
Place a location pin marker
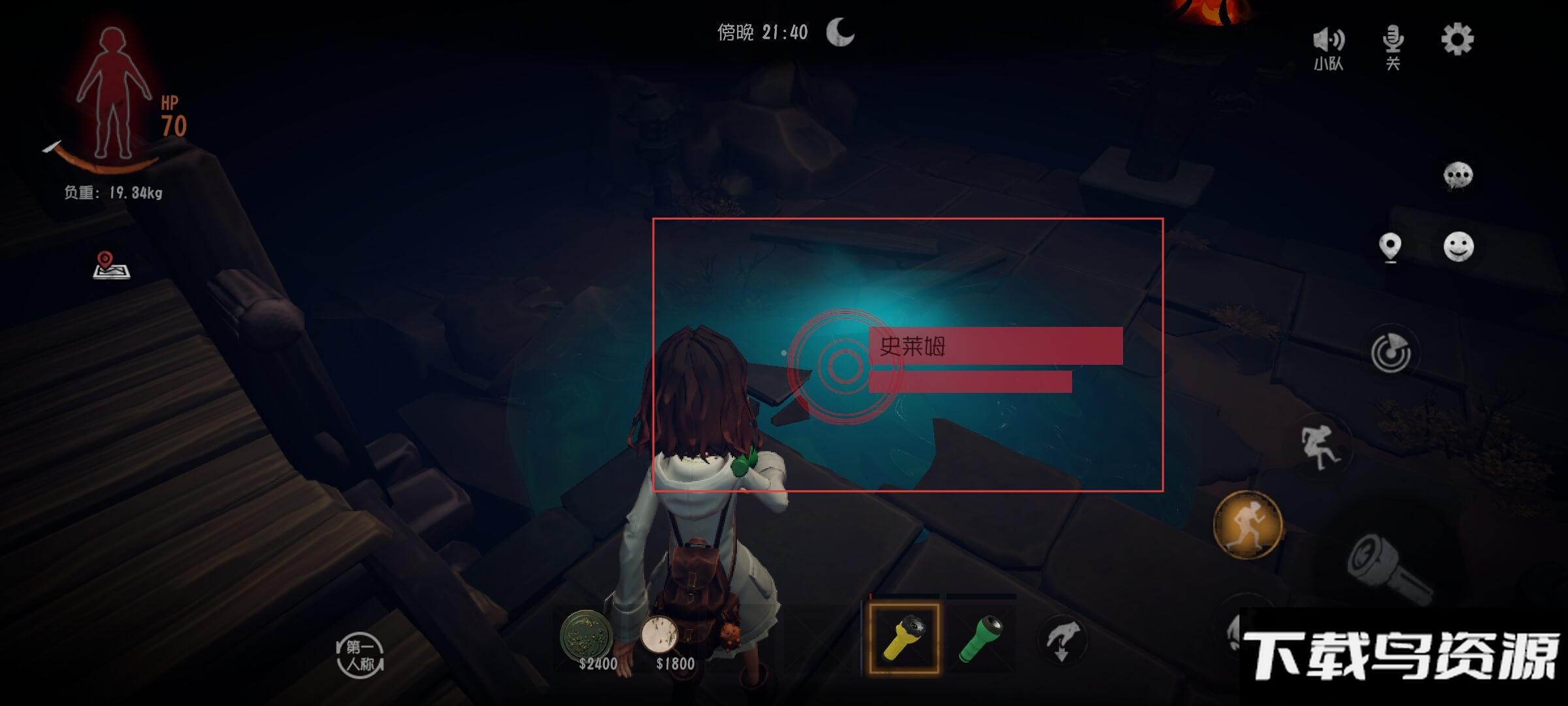[1390, 248]
